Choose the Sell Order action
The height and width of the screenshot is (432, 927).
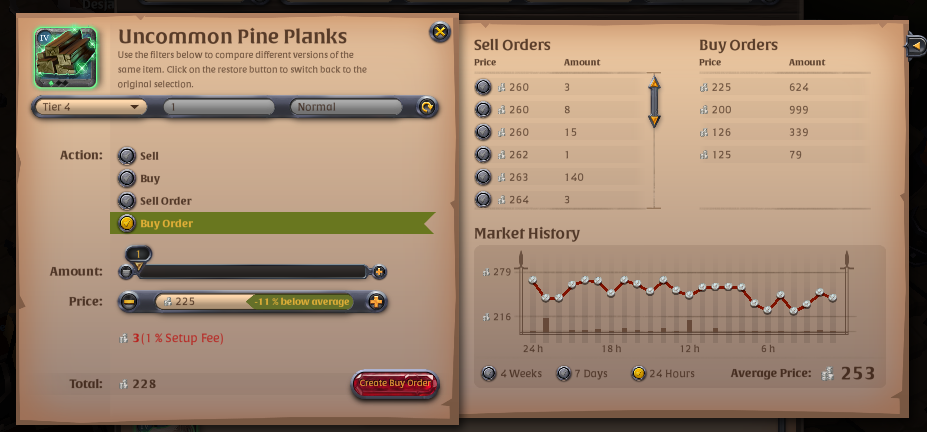[x=127, y=201]
